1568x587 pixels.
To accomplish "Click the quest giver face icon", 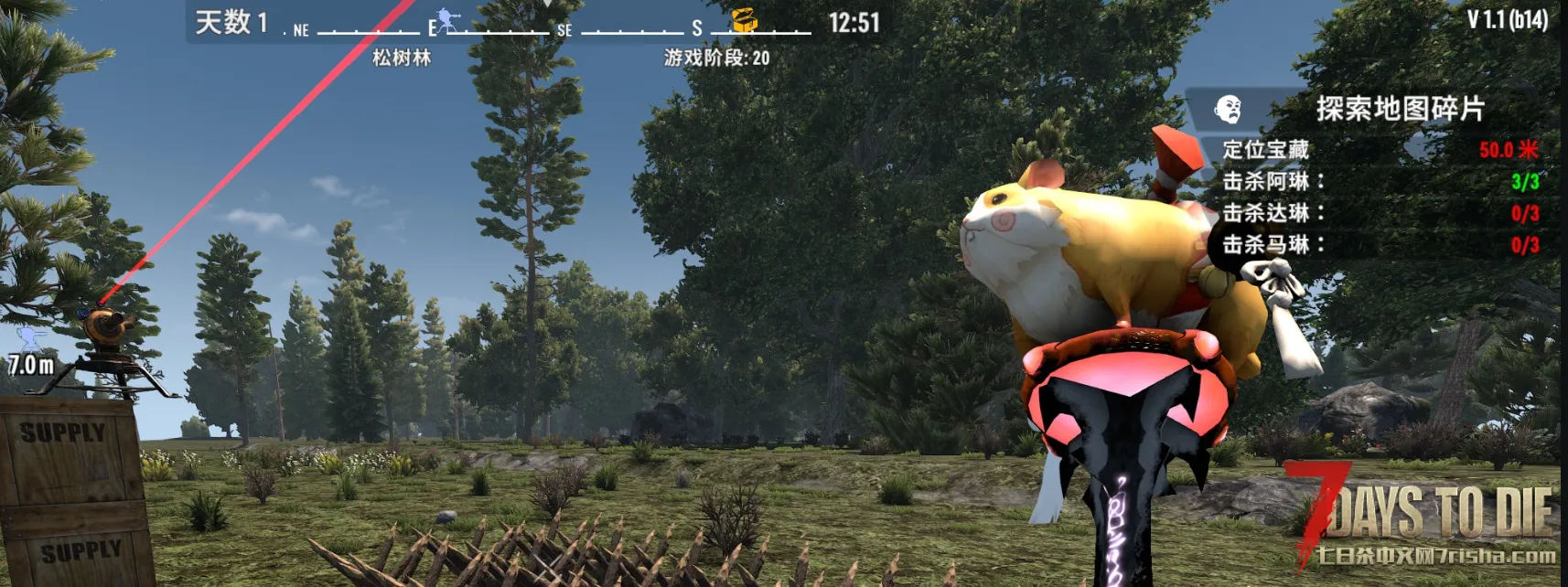I will point(1228,110).
